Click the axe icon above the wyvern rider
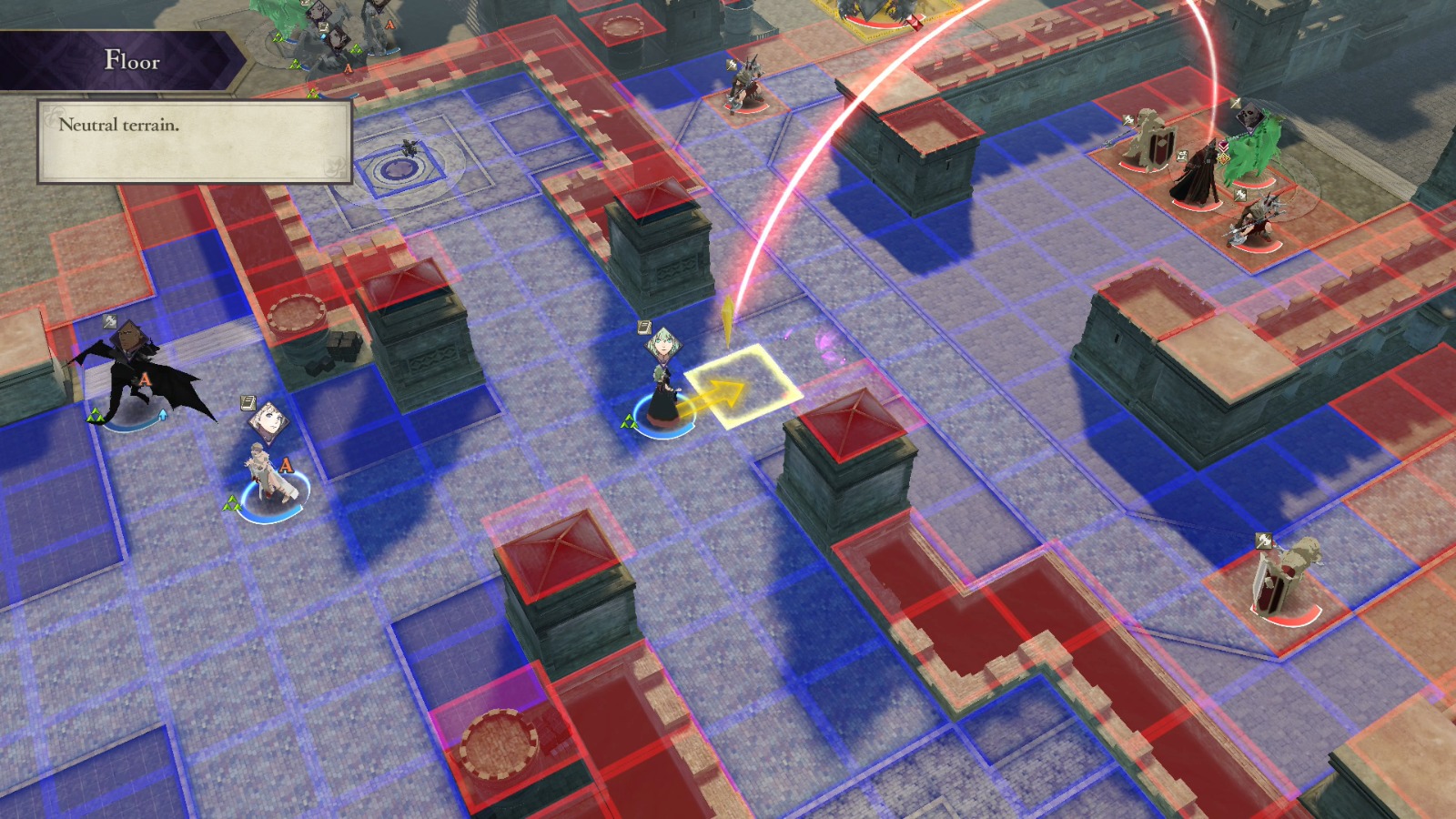The width and height of the screenshot is (1456, 819). tap(109, 323)
